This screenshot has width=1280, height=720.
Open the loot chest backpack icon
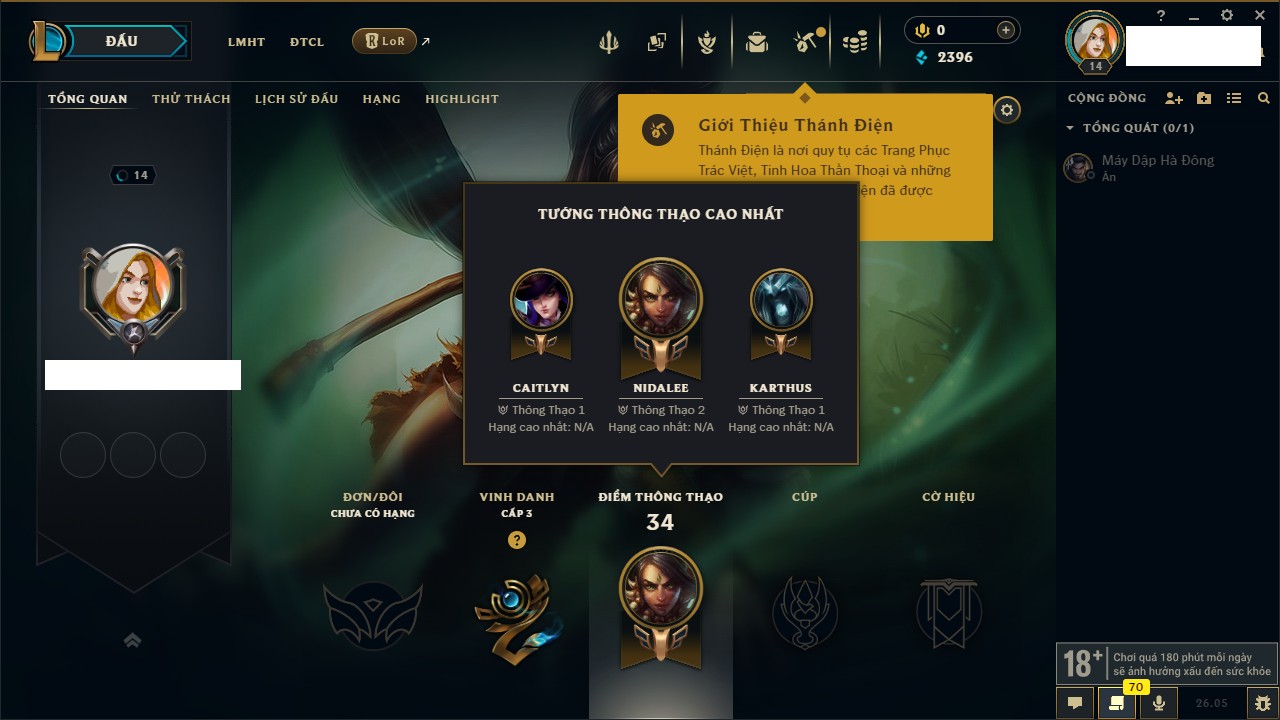(x=756, y=42)
